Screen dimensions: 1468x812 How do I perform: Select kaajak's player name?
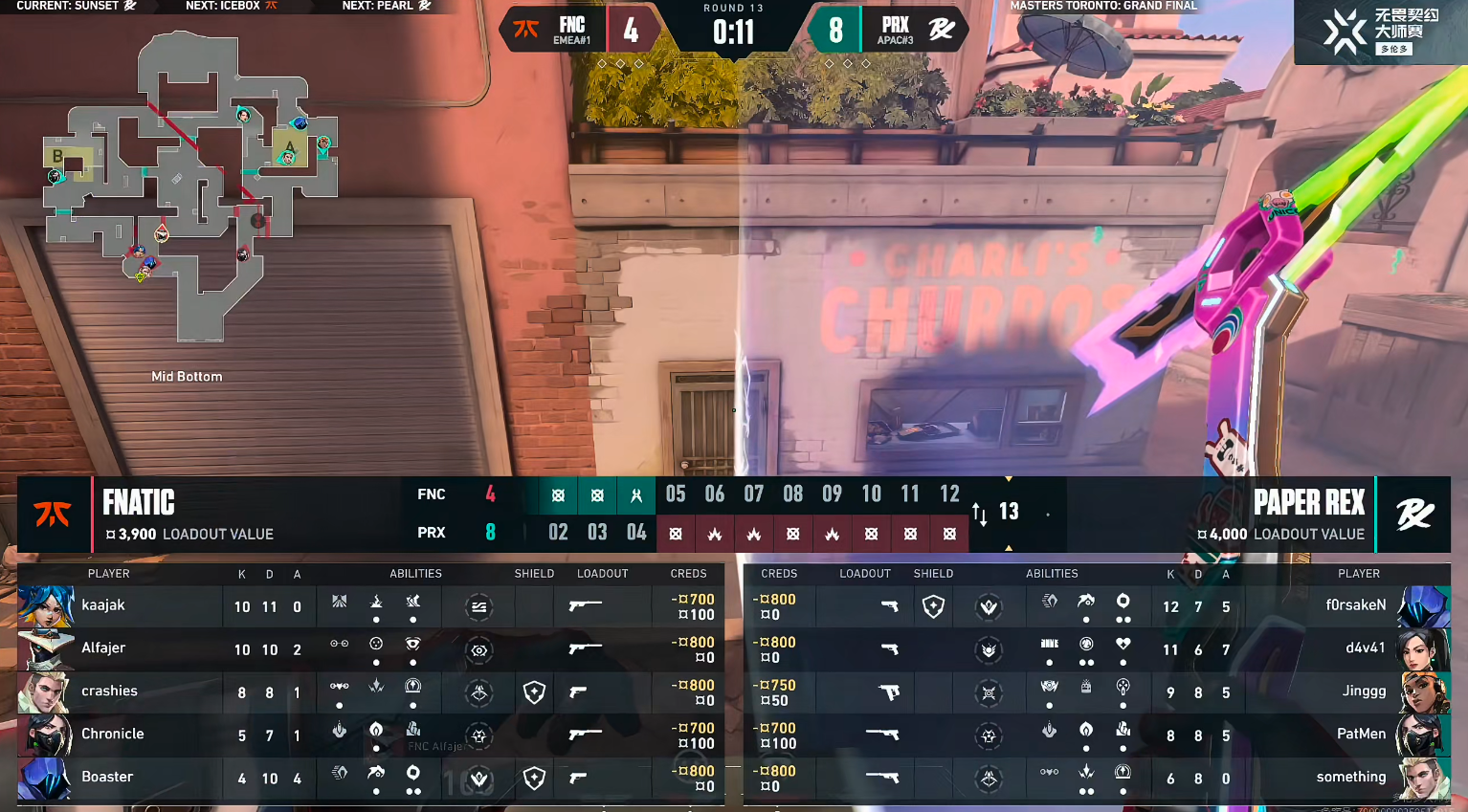click(103, 605)
